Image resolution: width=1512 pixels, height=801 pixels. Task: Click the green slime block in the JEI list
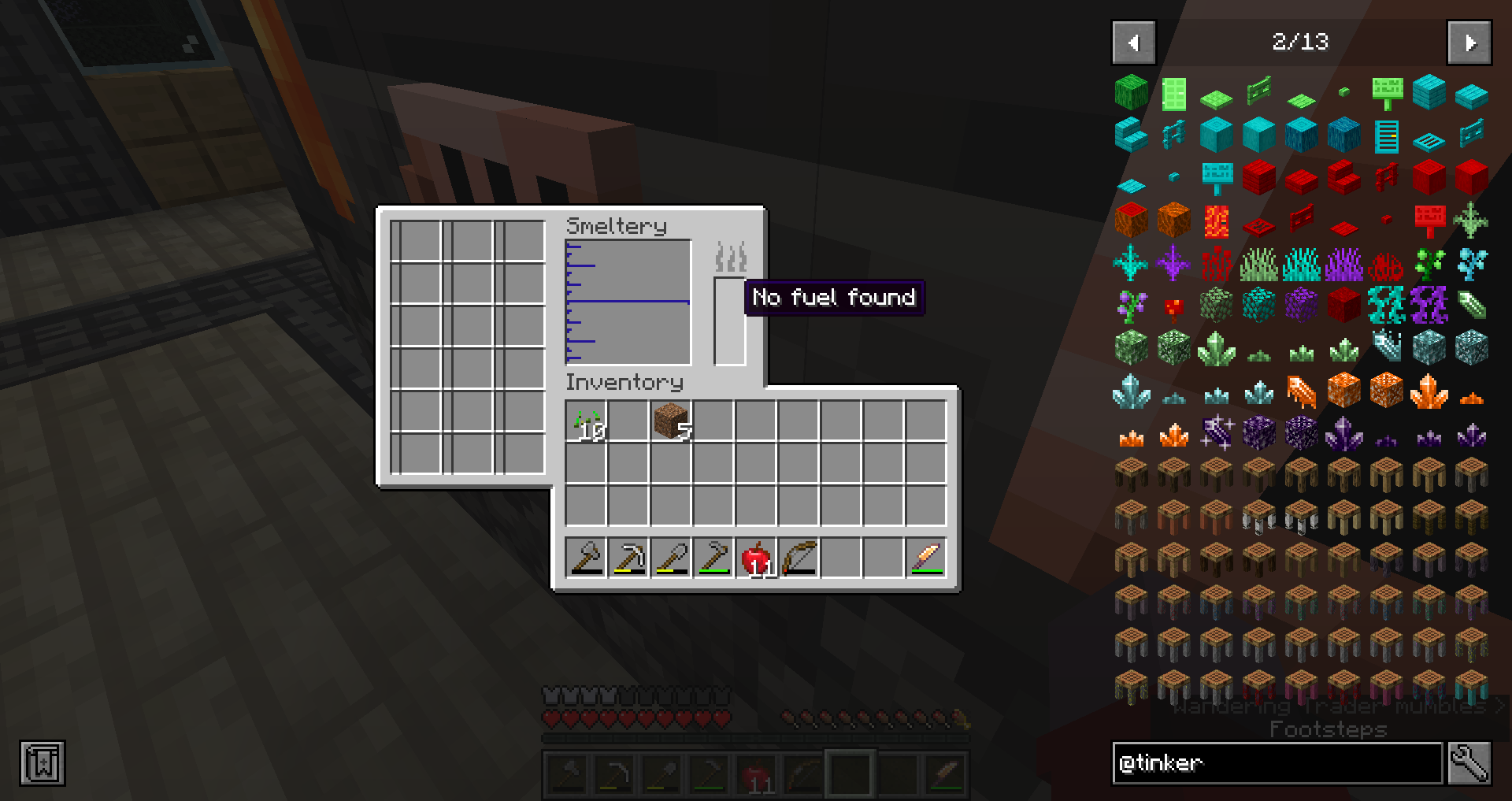pyautogui.click(x=1132, y=91)
